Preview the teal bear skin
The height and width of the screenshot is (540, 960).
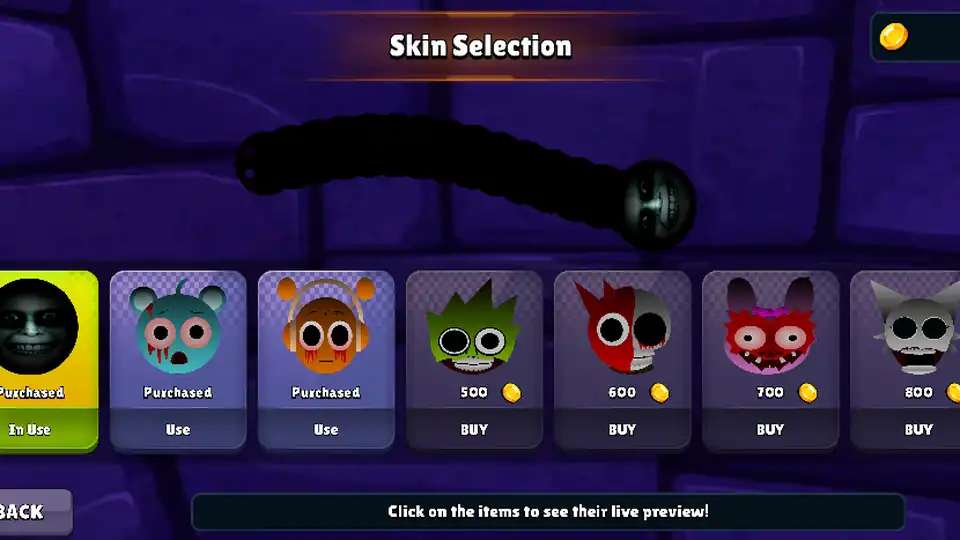pyautogui.click(x=178, y=330)
